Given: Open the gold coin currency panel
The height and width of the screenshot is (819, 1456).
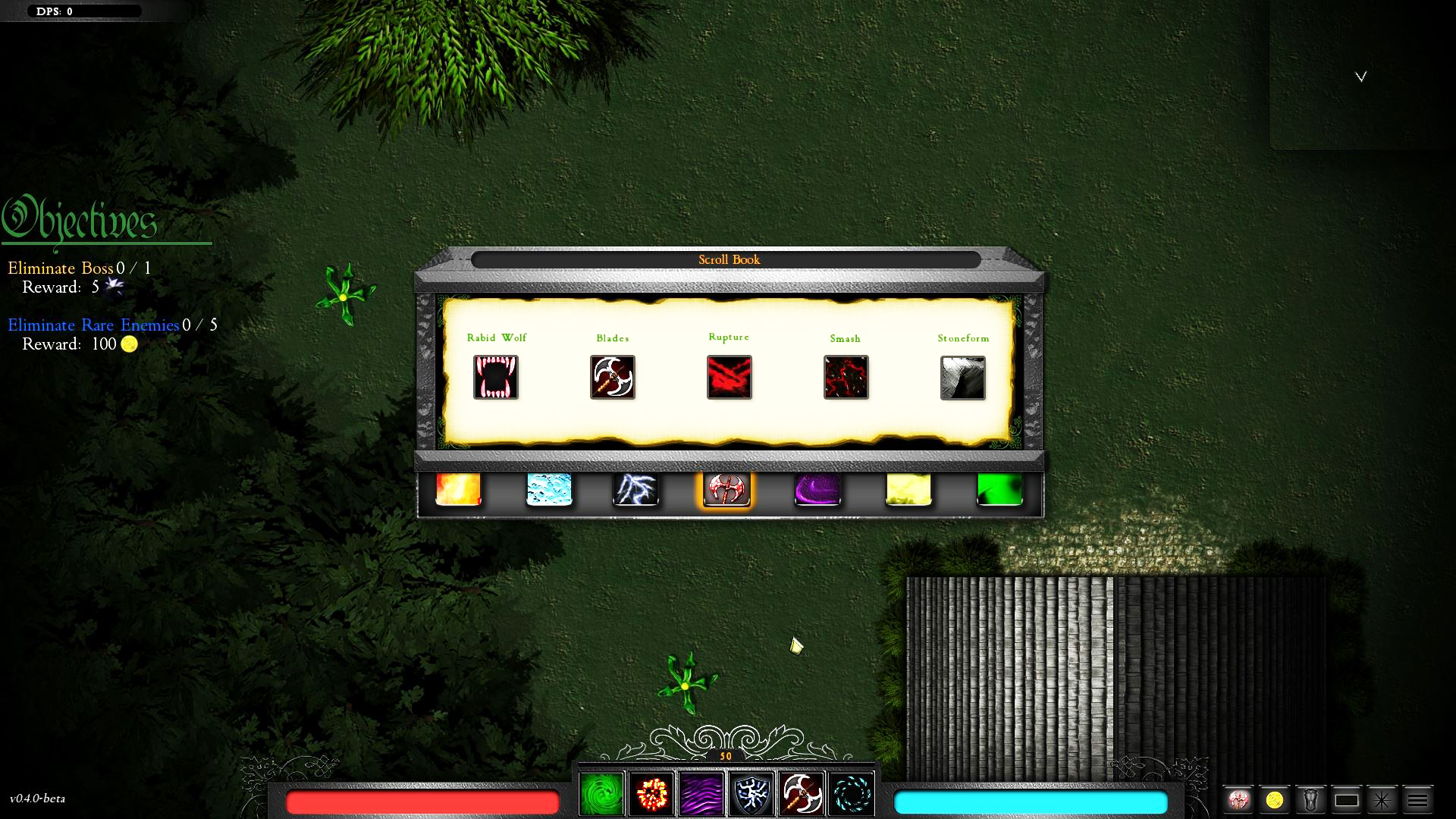Looking at the screenshot, I should pos(1276,799).
